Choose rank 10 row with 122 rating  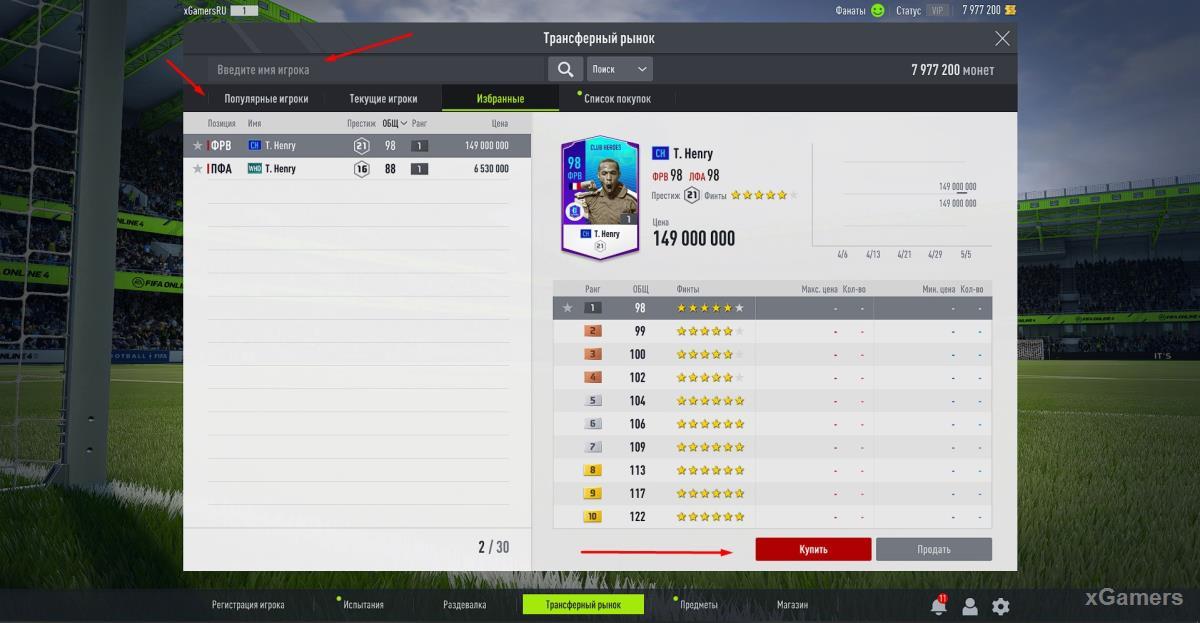(x=772, y=517)
